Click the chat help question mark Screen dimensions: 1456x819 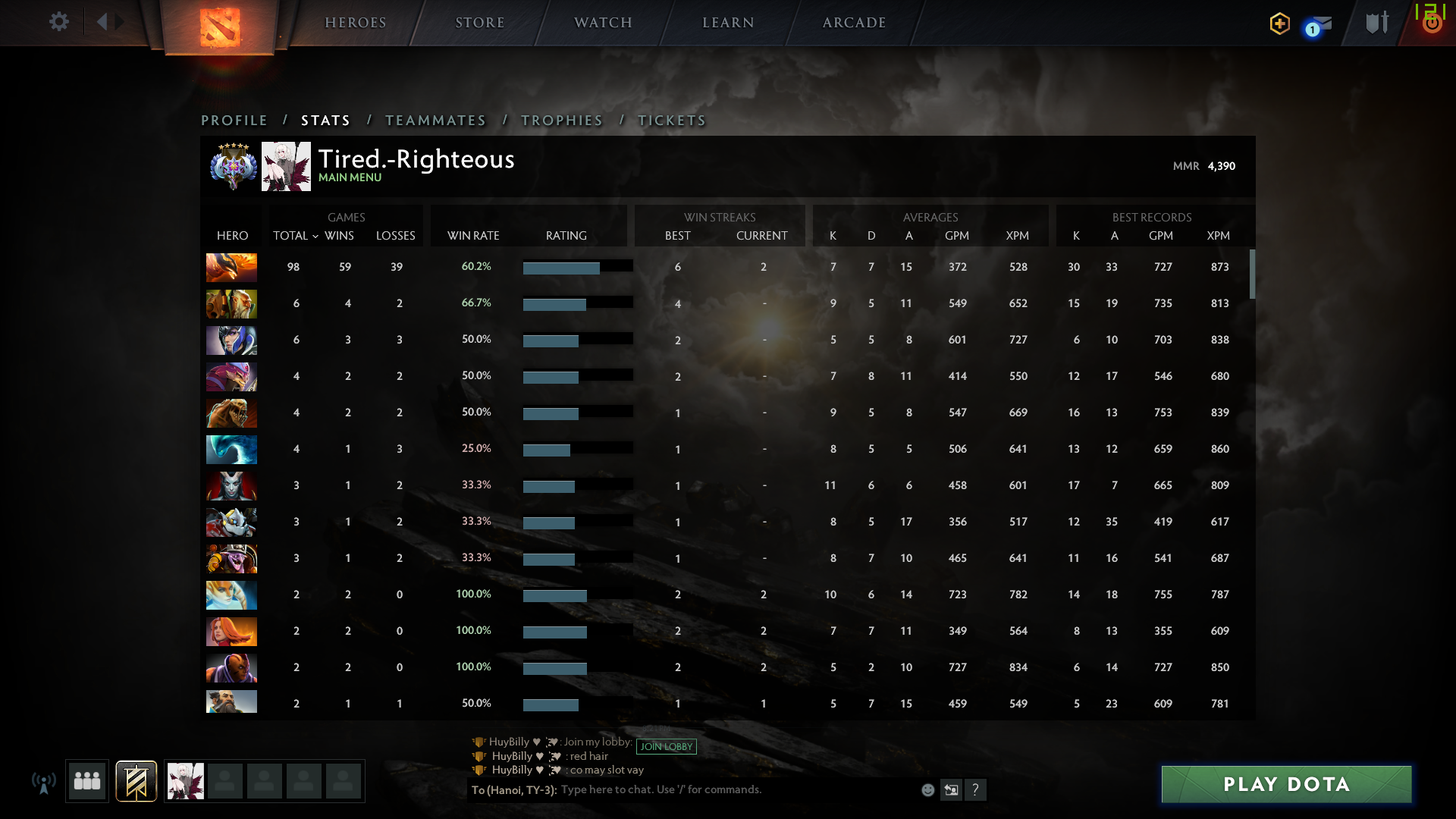tap(977, 790)
